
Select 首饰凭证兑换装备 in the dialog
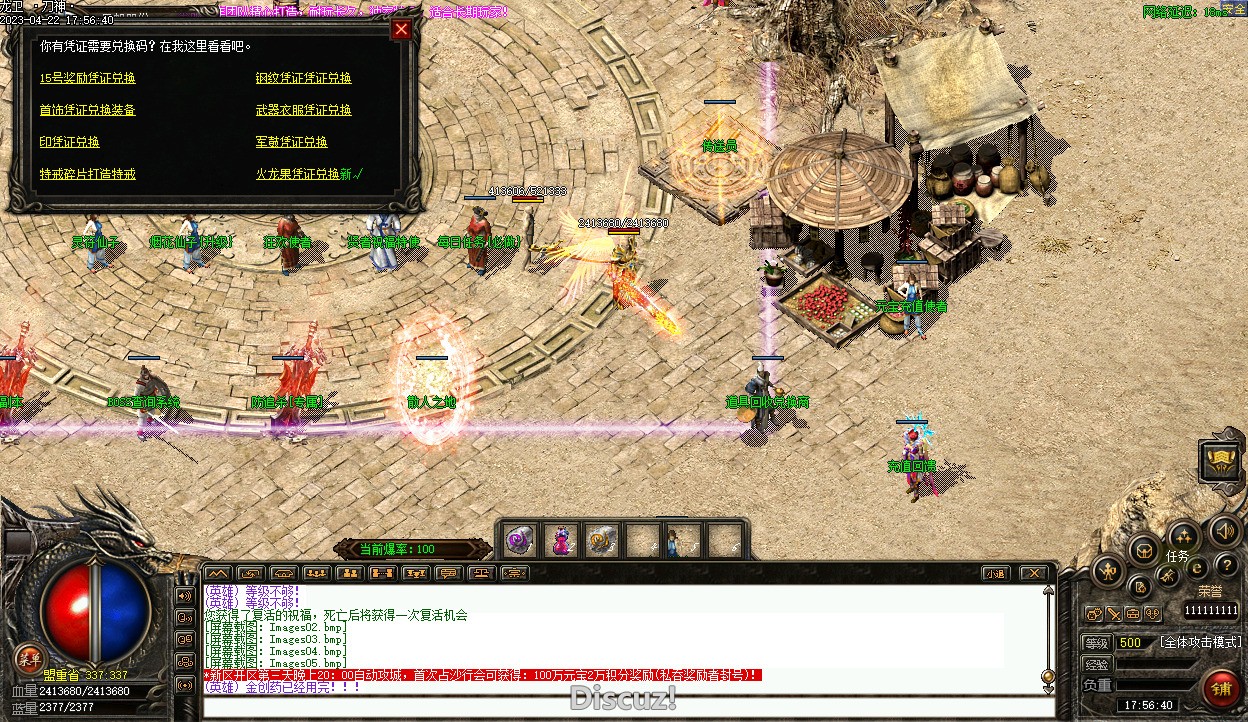click(88, 110)
